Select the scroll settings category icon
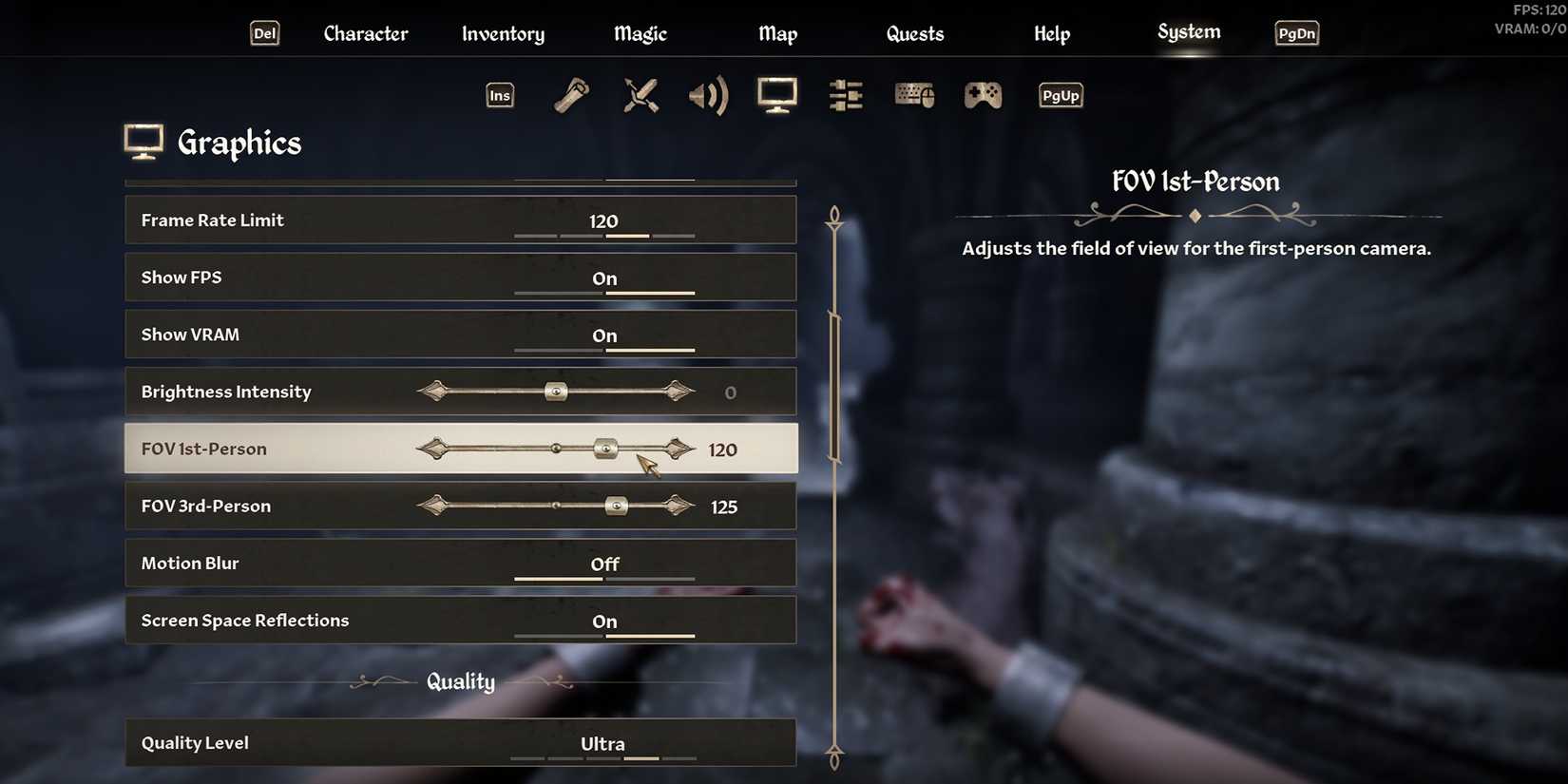 point(571,95)
